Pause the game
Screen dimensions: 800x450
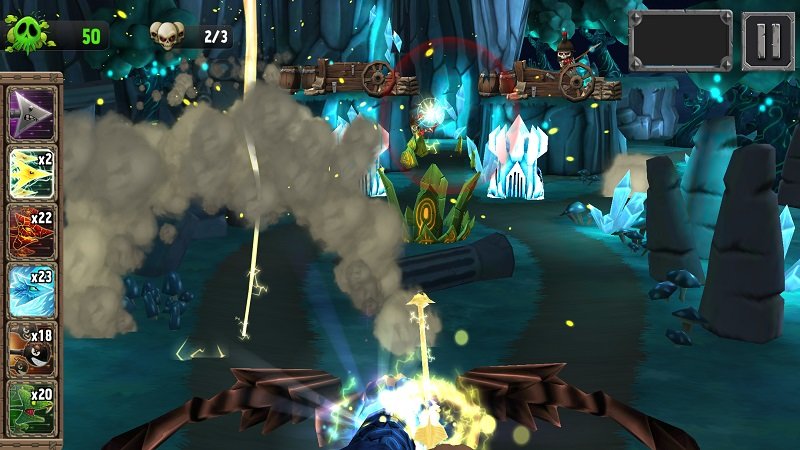[x=767, y=40]
